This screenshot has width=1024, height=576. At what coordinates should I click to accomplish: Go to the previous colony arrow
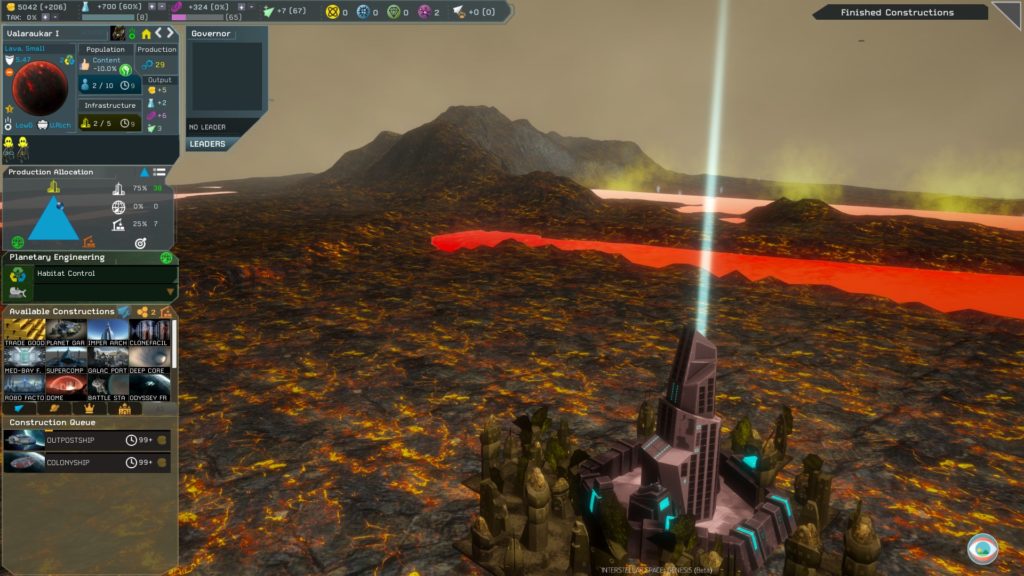click(x=157, y=34)
